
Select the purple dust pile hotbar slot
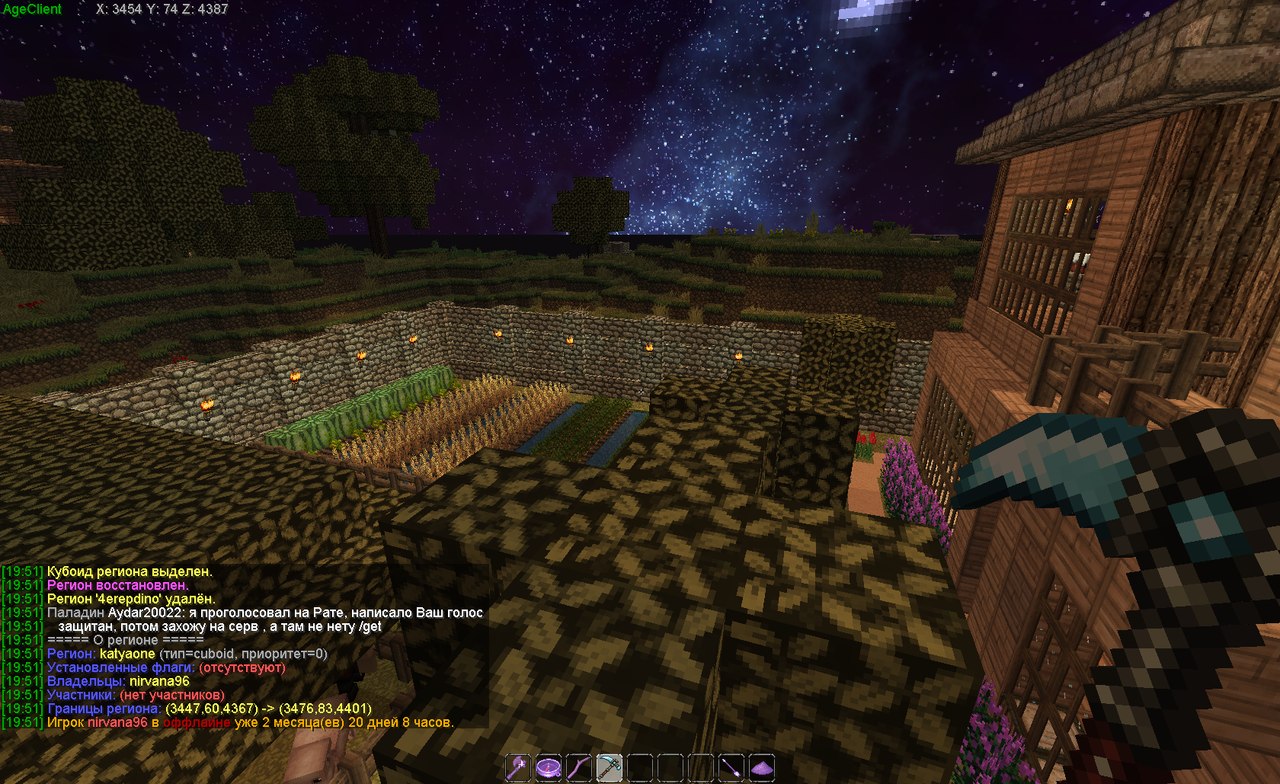[762, 768]
